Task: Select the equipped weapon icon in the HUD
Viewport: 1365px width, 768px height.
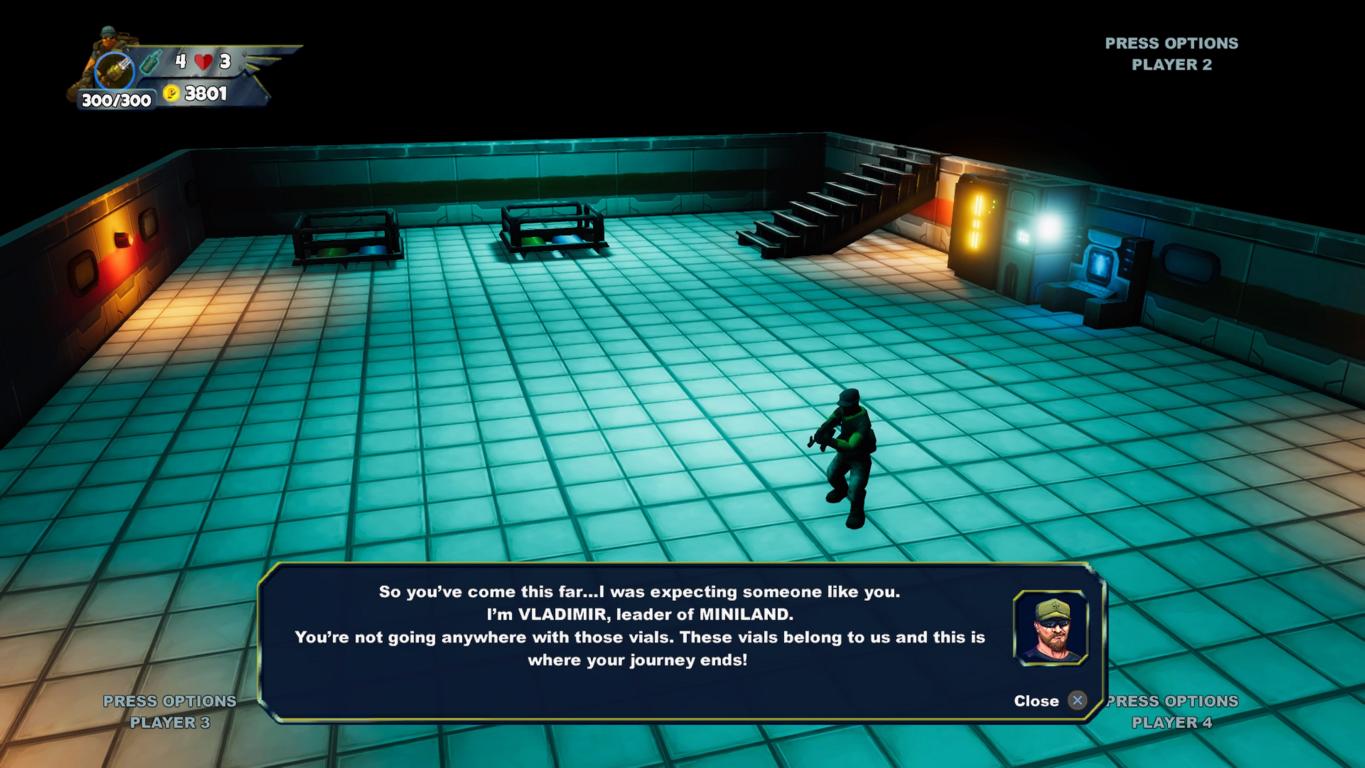Action: point(113,72)
